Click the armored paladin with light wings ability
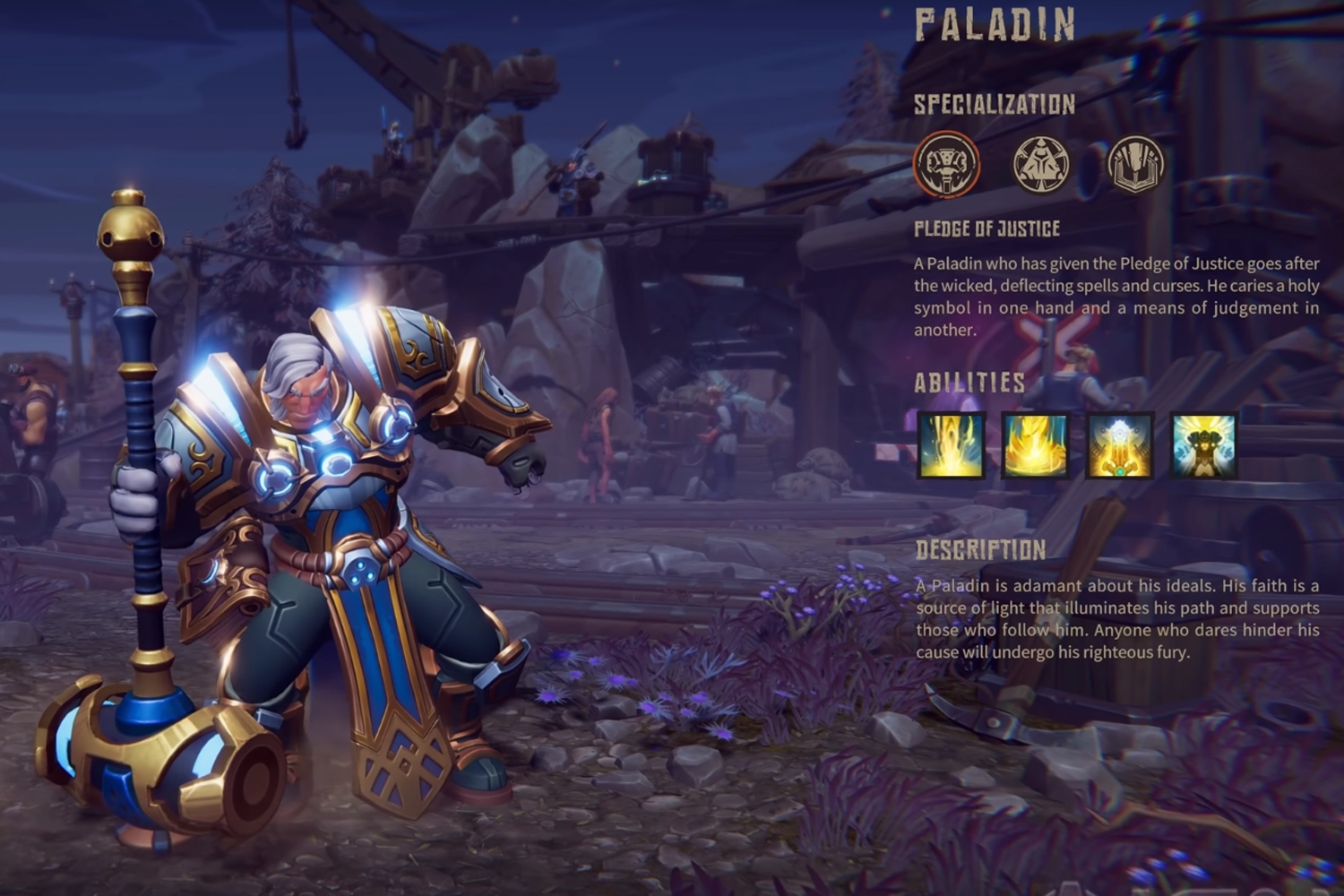1344x896 pixels. pyautogui.click(x=1204, y=445)
